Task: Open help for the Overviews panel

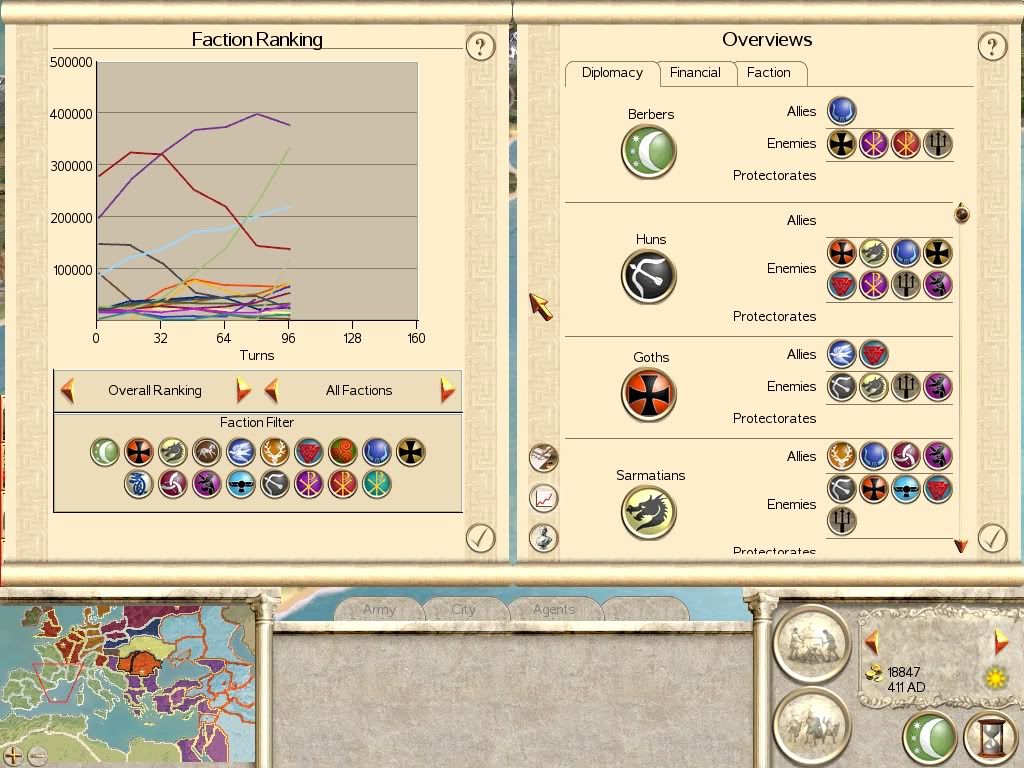Action: pyautogui.click(x=991, y=46)
